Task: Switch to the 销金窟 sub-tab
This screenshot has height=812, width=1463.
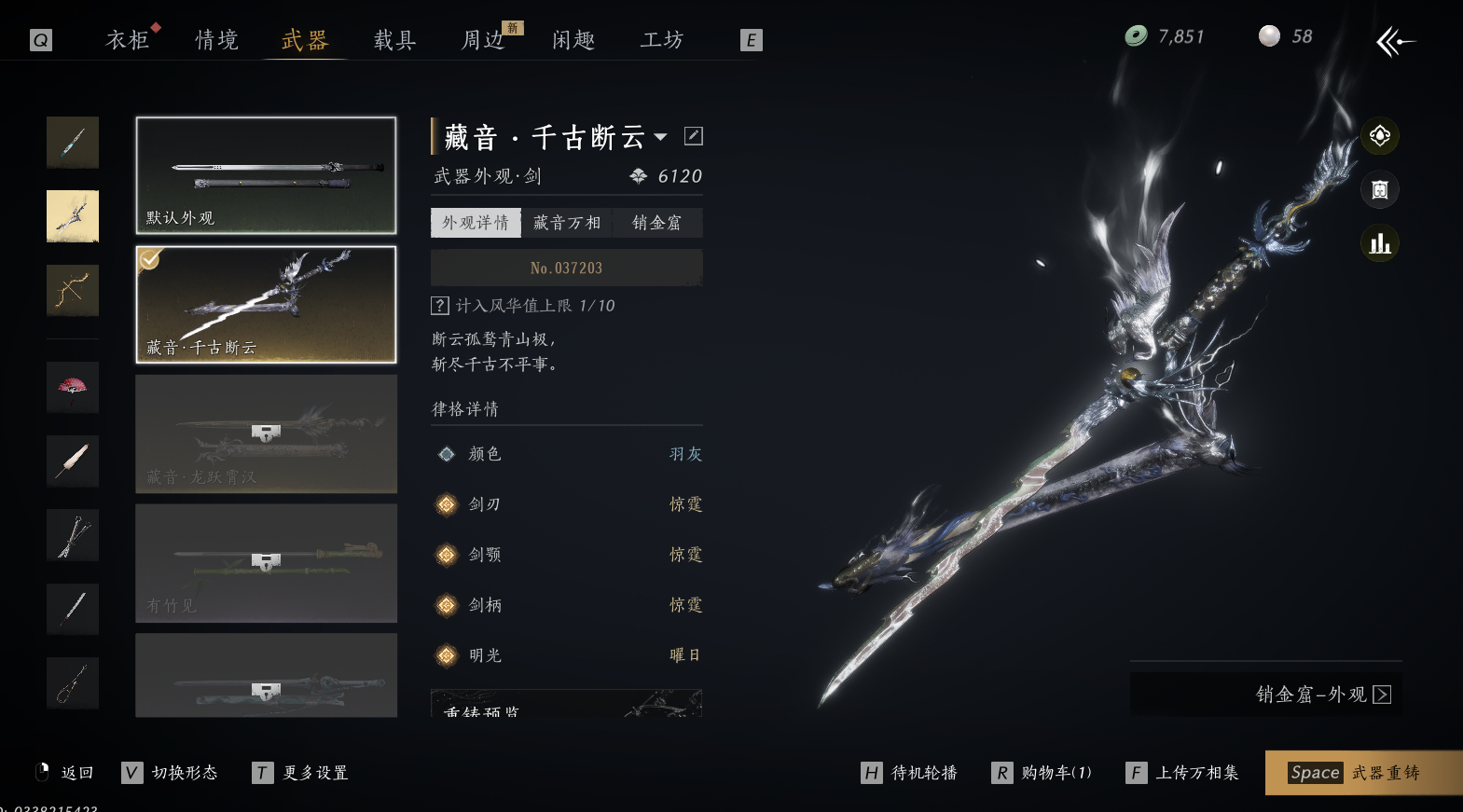Action: coord(657,223)
